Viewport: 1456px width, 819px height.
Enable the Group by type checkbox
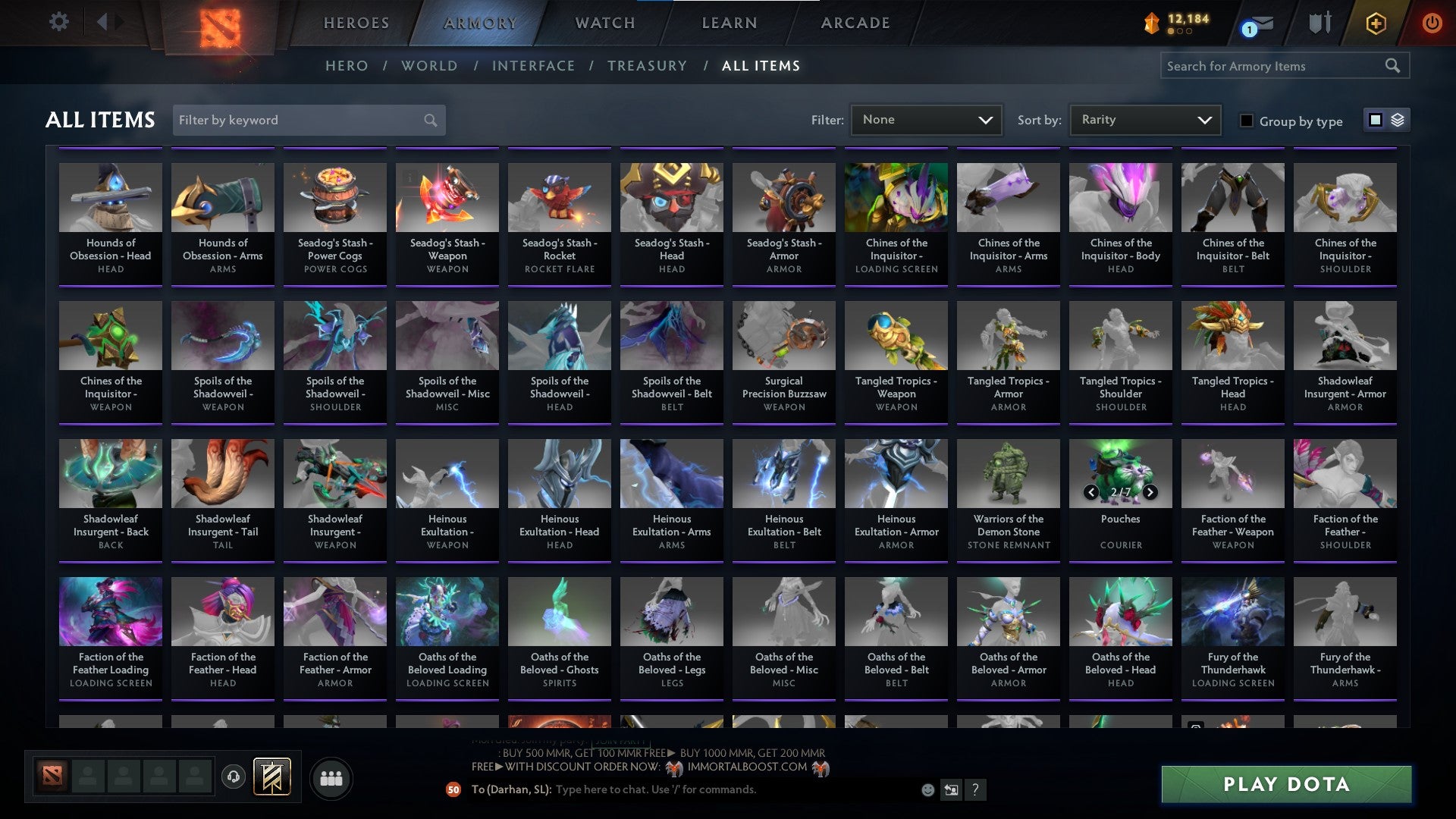tap(1247, 121)
